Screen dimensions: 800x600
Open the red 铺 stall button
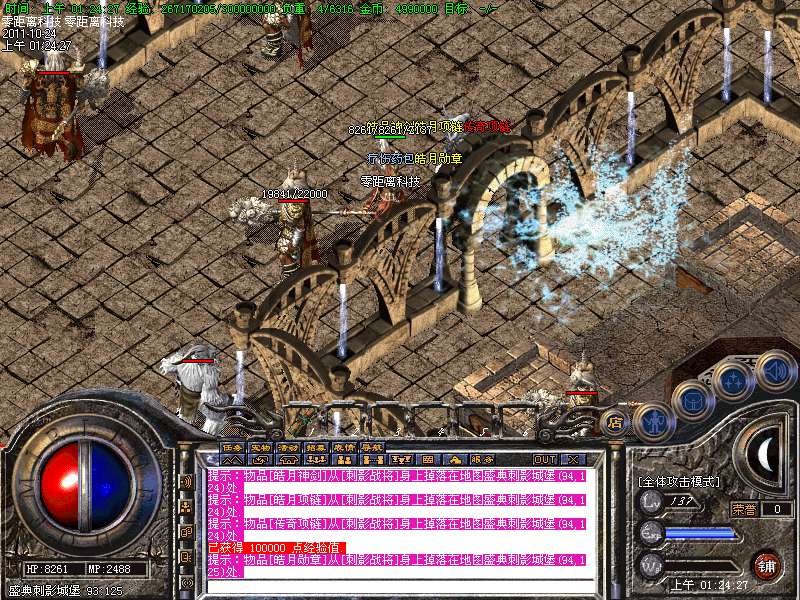(x=766, y=565)
